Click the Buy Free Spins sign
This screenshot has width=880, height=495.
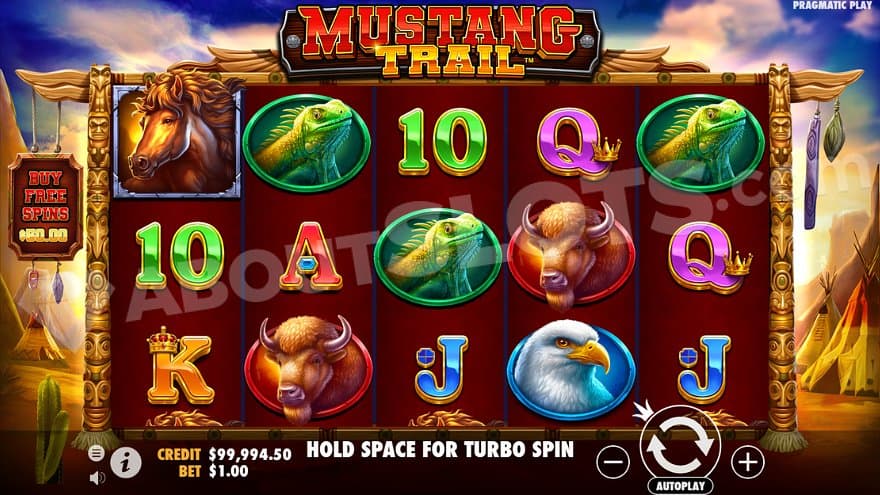[47, 207]
